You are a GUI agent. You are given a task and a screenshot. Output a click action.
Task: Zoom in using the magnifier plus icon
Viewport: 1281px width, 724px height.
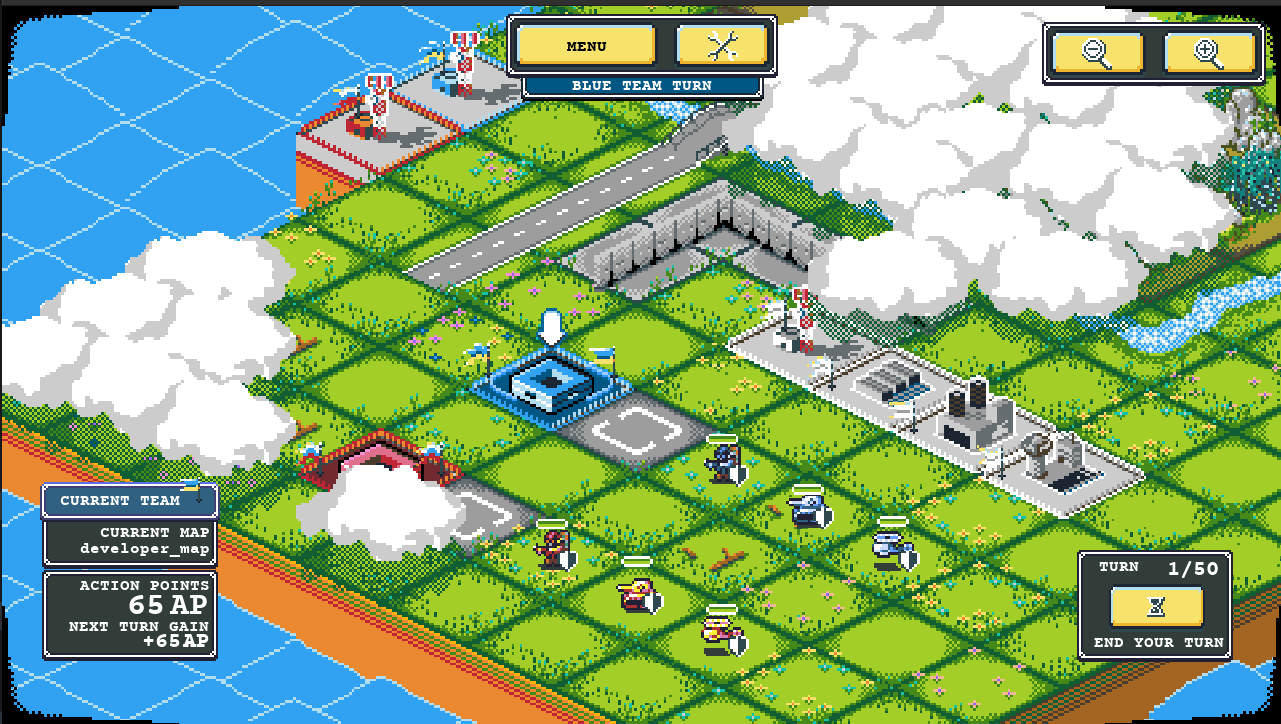click(1211, 53)
